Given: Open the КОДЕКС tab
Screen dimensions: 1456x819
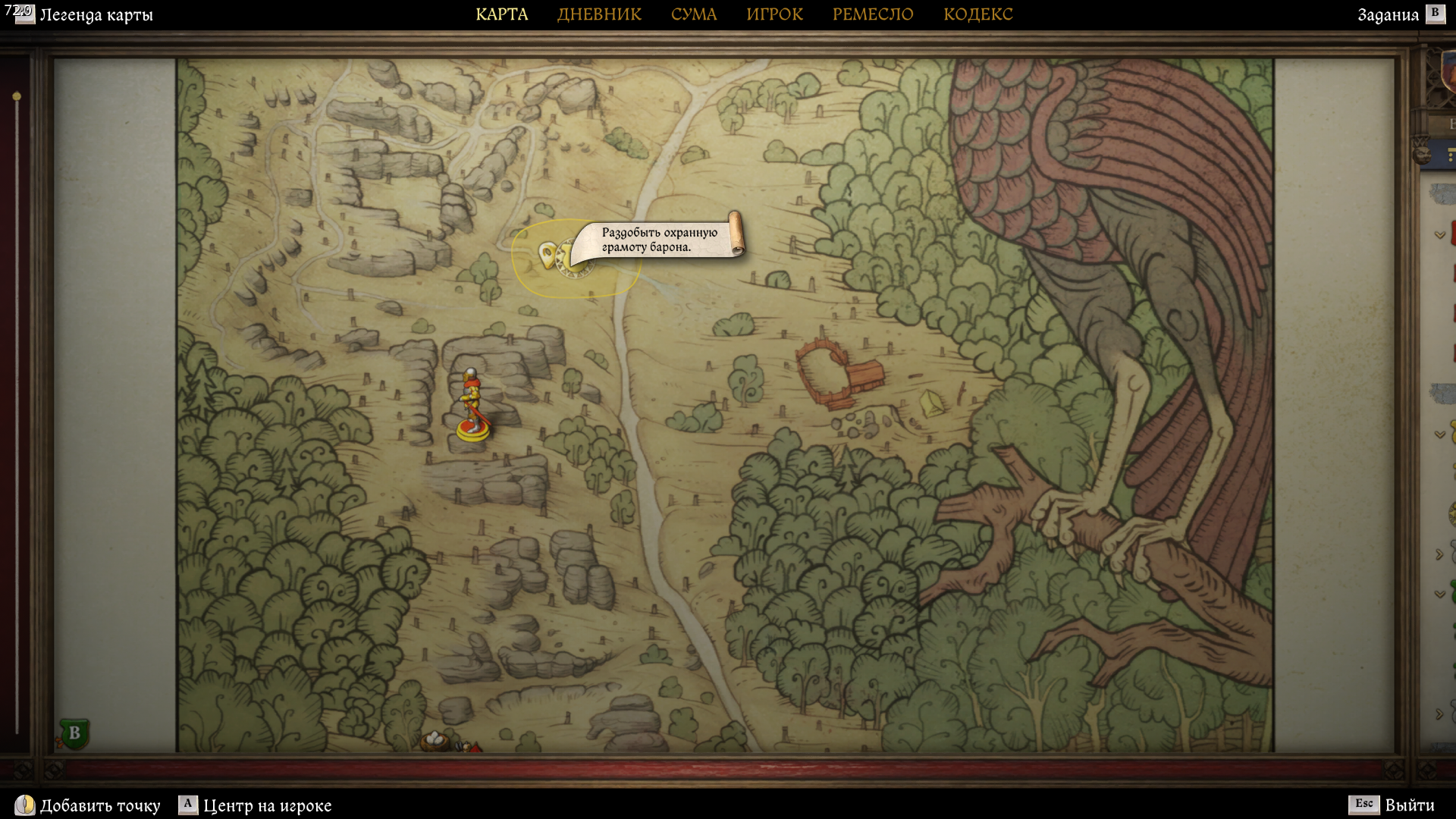Looking at the screenshot, I should (x=977, y=14).
